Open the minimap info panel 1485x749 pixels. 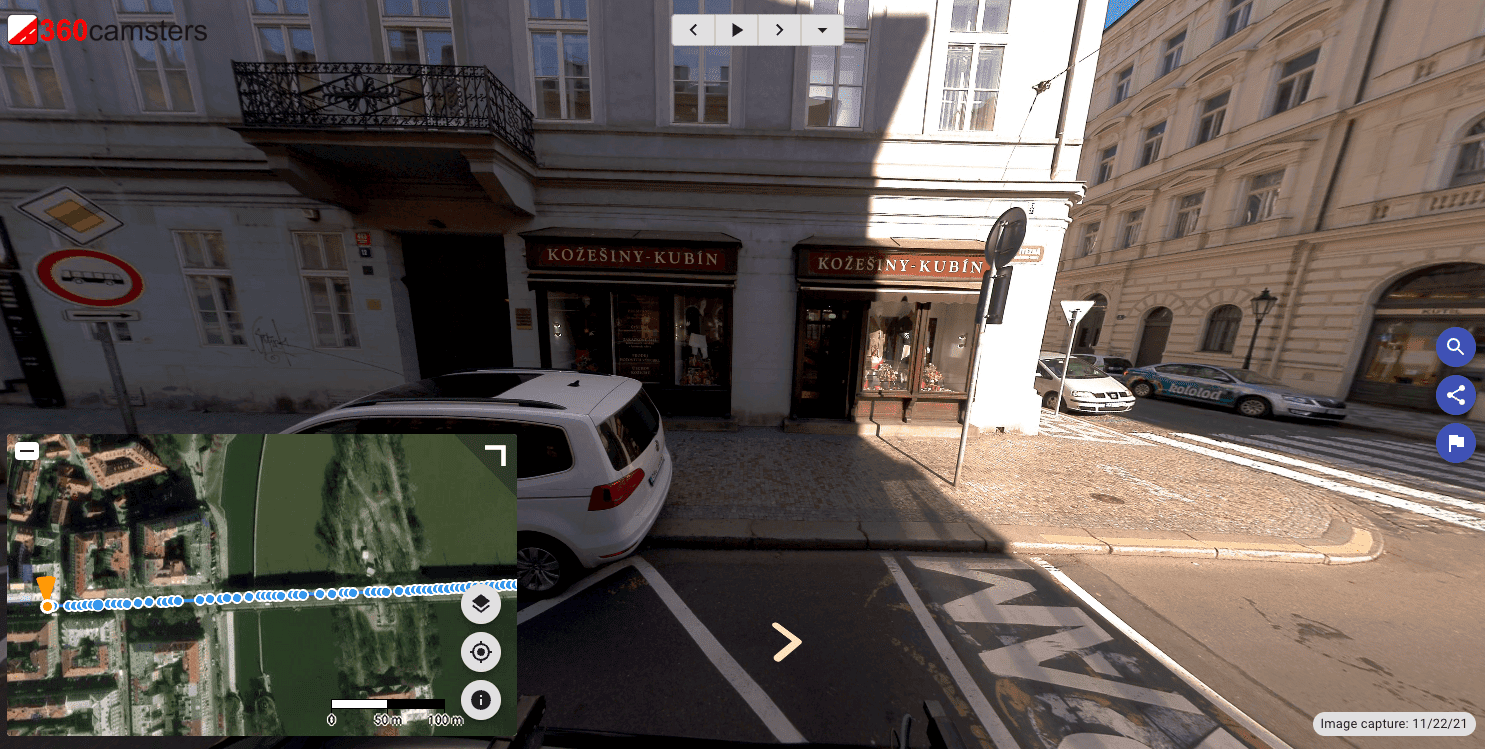[x=481, y=700]
